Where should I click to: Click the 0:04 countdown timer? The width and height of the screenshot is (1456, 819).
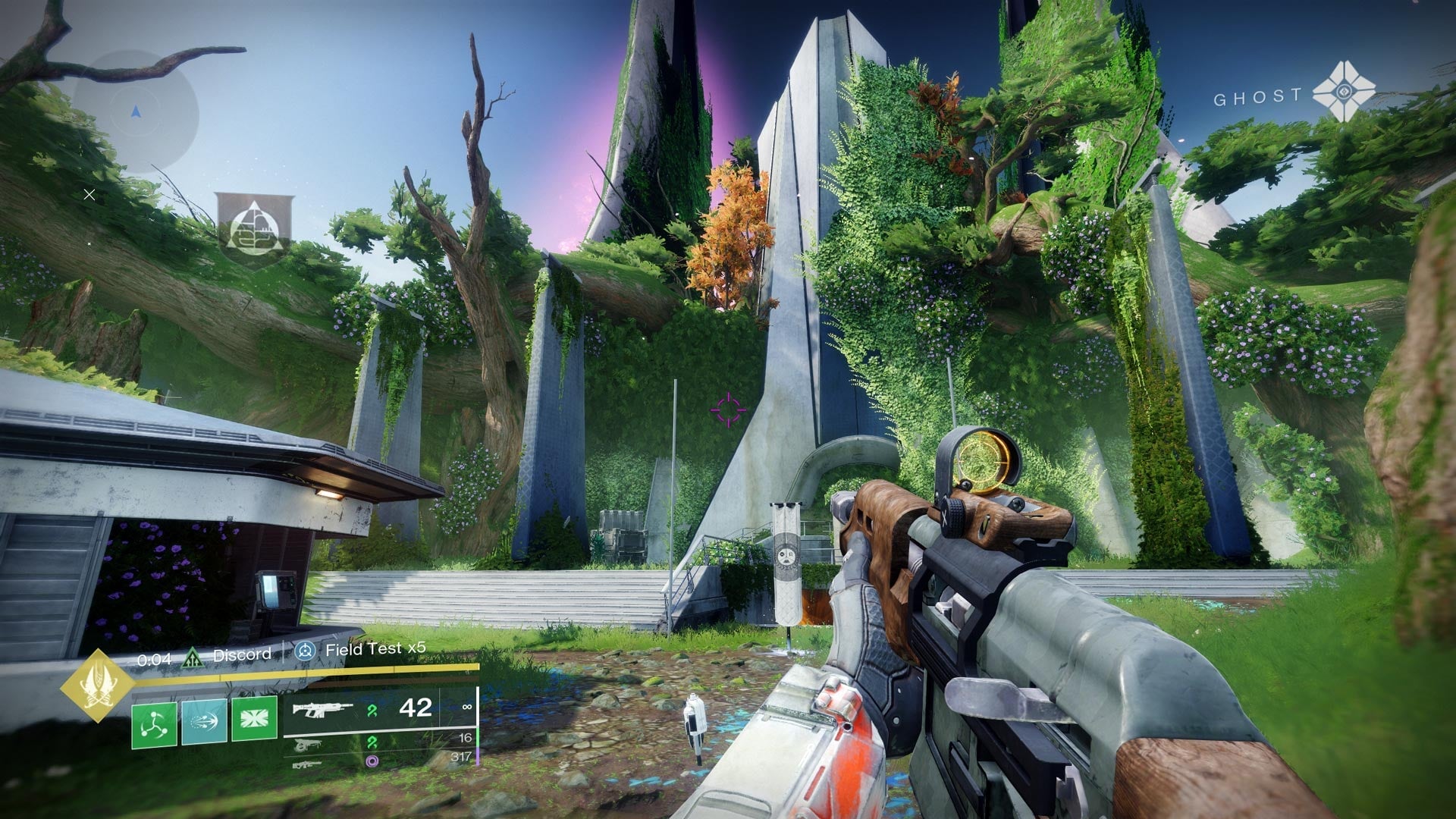155,658
